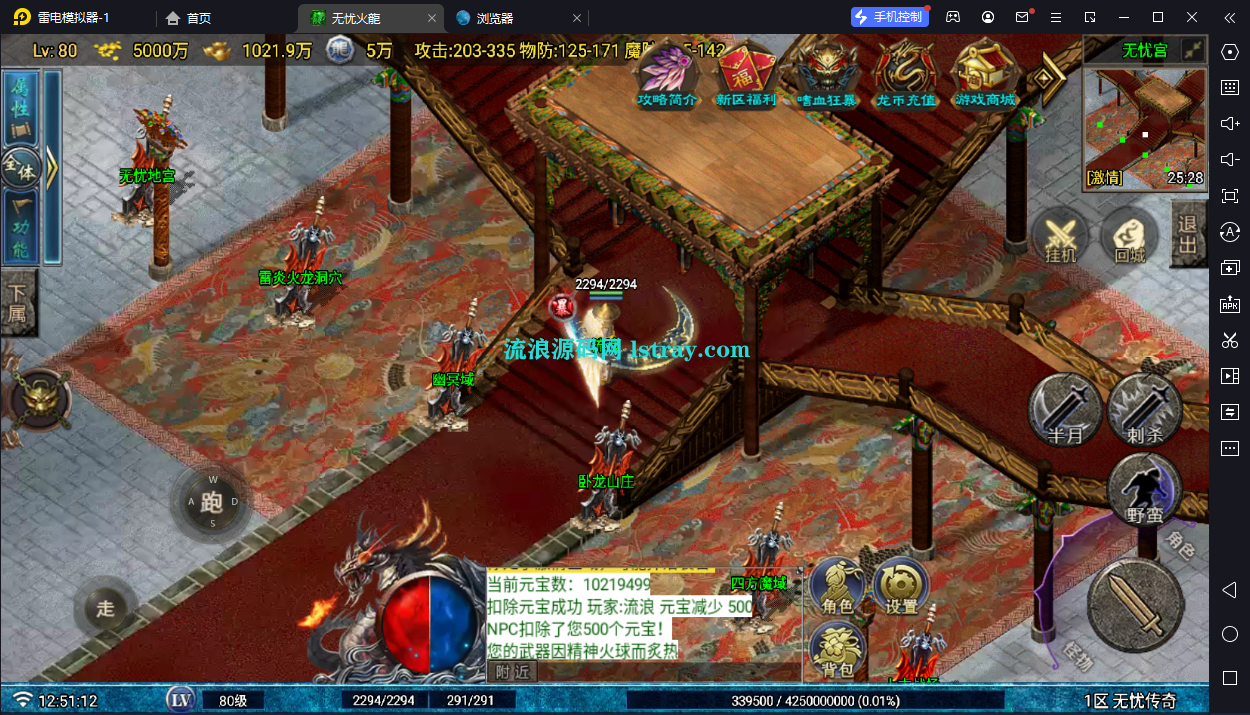Open the 设置 settings menu

click(901, 587)
